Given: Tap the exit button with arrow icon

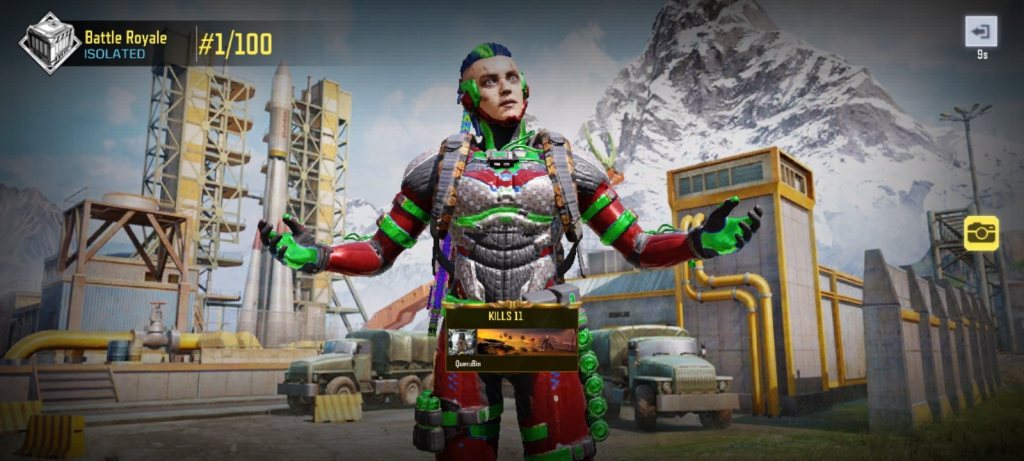Looking at the screenshot, I should click(980, 32).
